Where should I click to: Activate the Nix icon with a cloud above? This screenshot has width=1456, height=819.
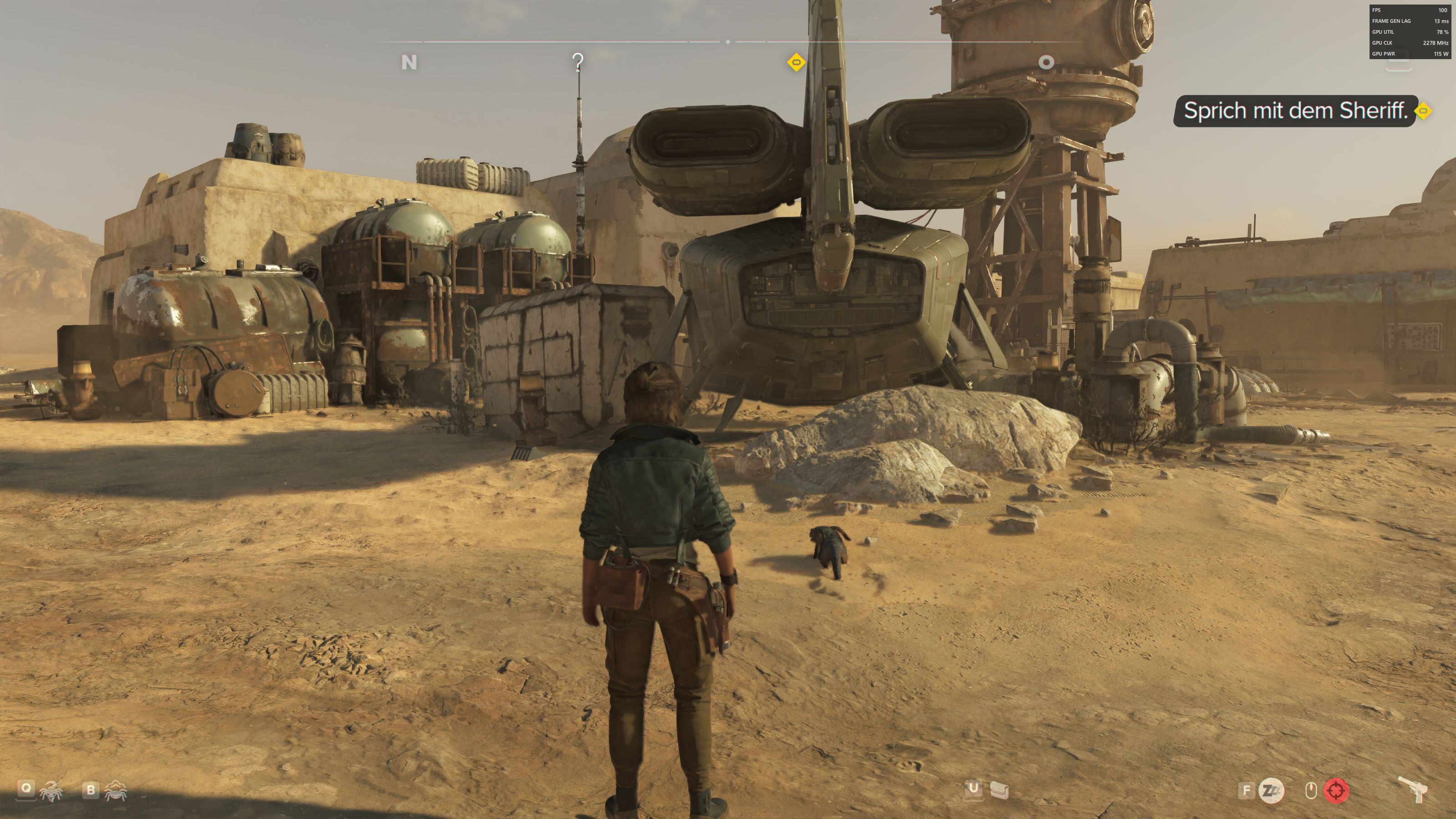(115, 790)
